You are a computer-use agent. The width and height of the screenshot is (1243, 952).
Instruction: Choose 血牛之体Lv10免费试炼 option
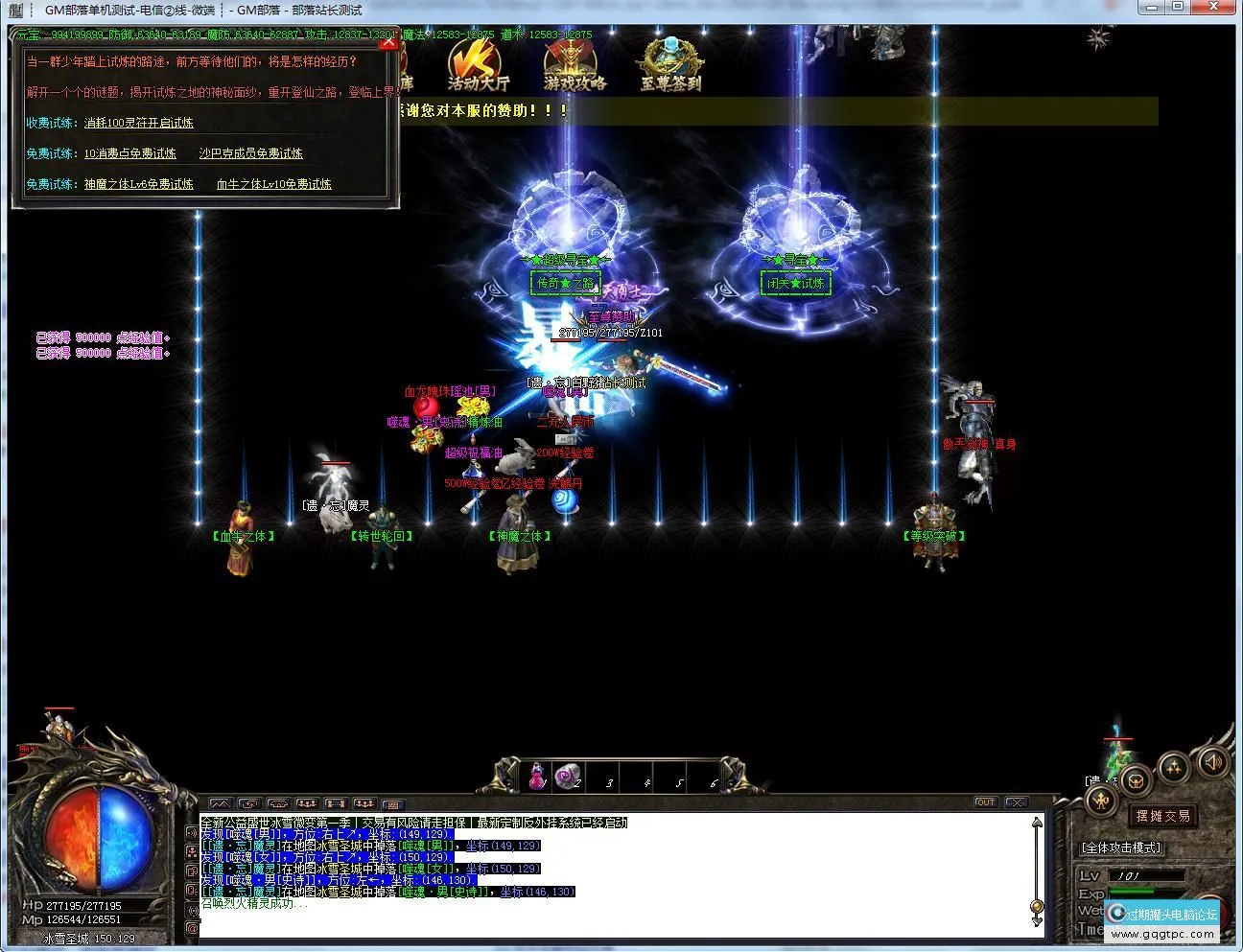[273, 184]
